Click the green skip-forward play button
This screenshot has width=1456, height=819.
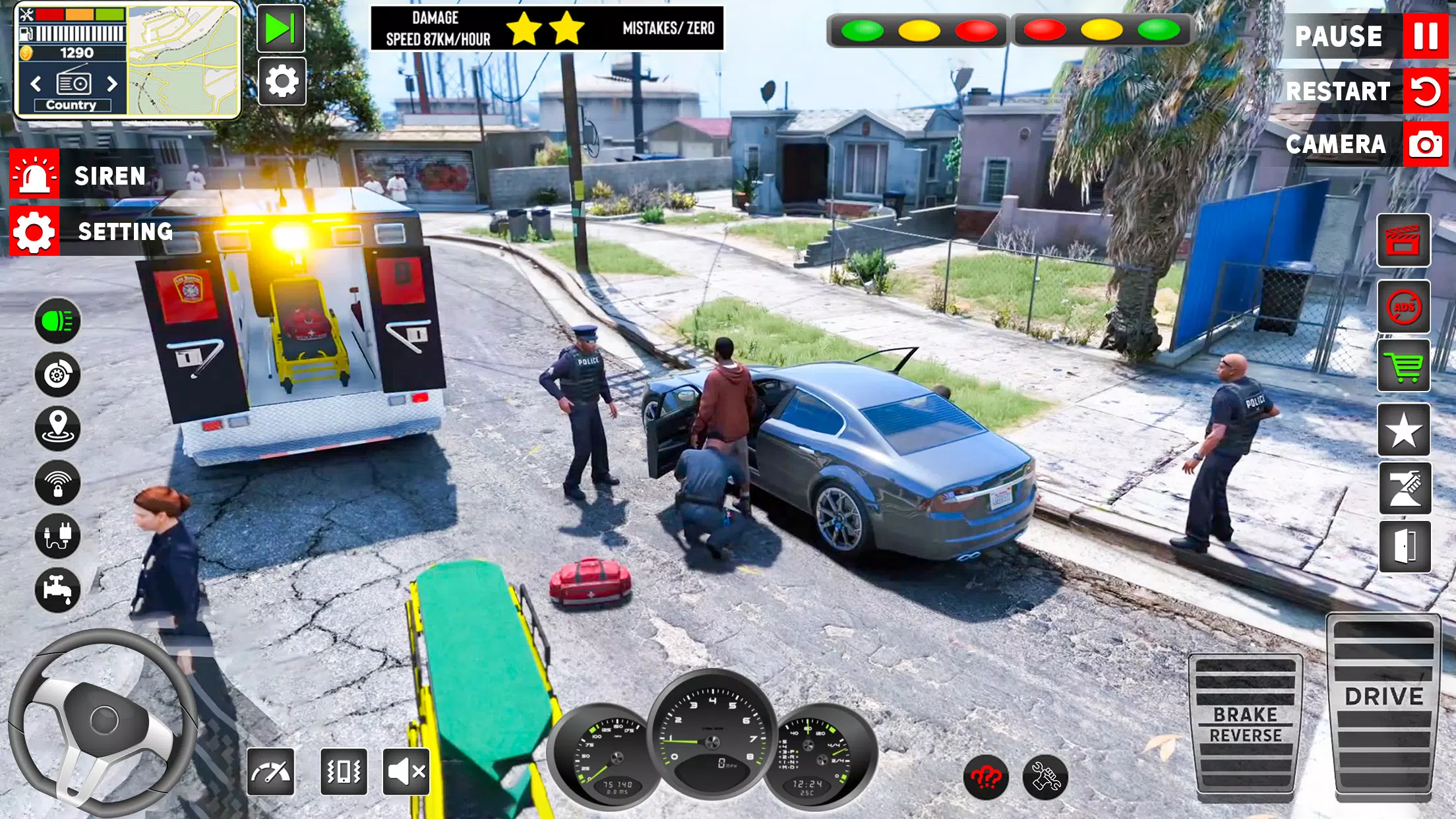click(280, 28)
